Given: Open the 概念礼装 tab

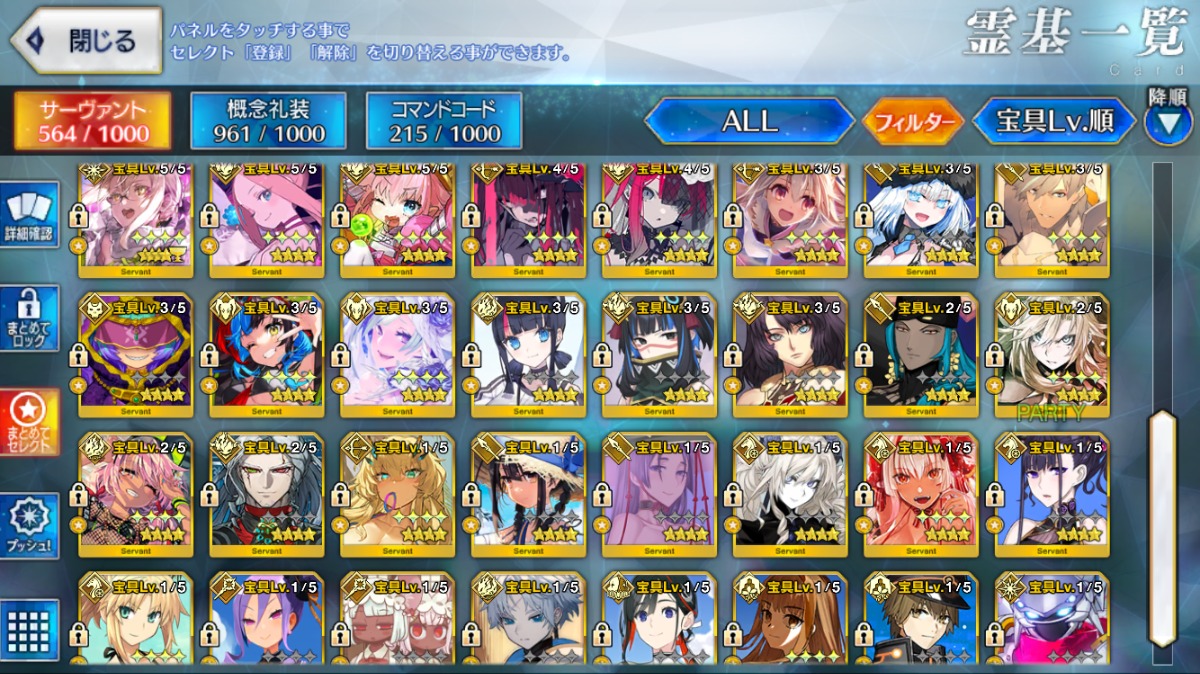Looking at the screenshot, I should coord(268,121).
